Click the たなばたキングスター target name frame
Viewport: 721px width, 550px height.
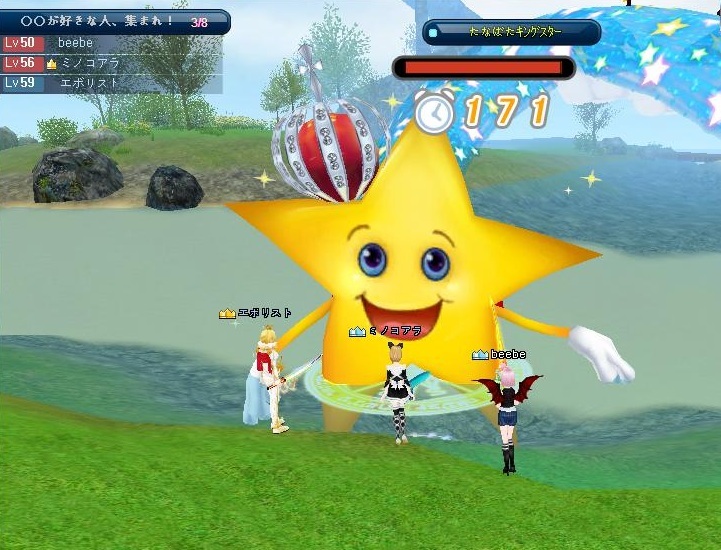[x=511, y=32]
